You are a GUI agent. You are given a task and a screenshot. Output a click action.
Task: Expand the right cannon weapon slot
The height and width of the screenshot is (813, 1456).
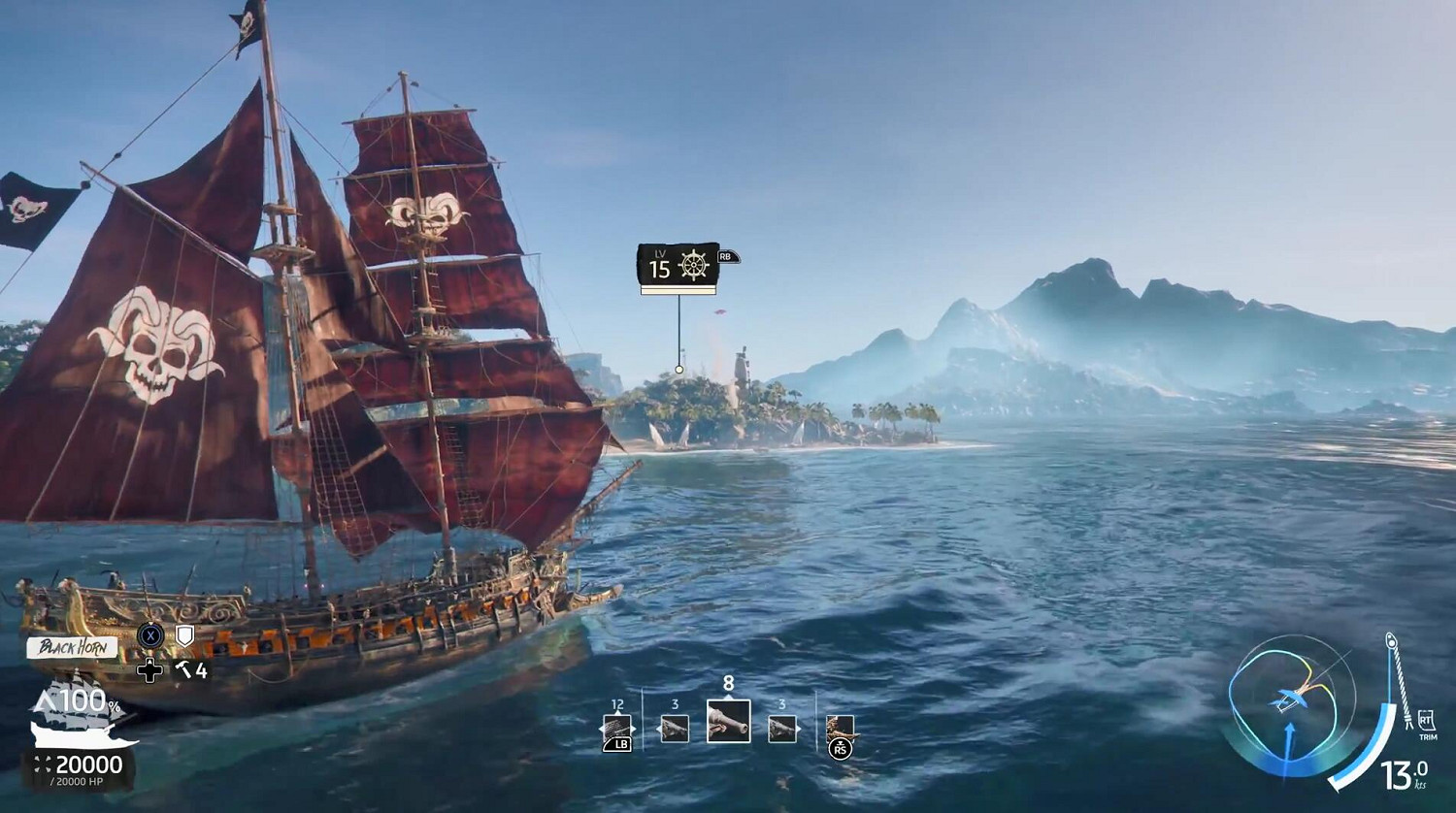point(784,729)
